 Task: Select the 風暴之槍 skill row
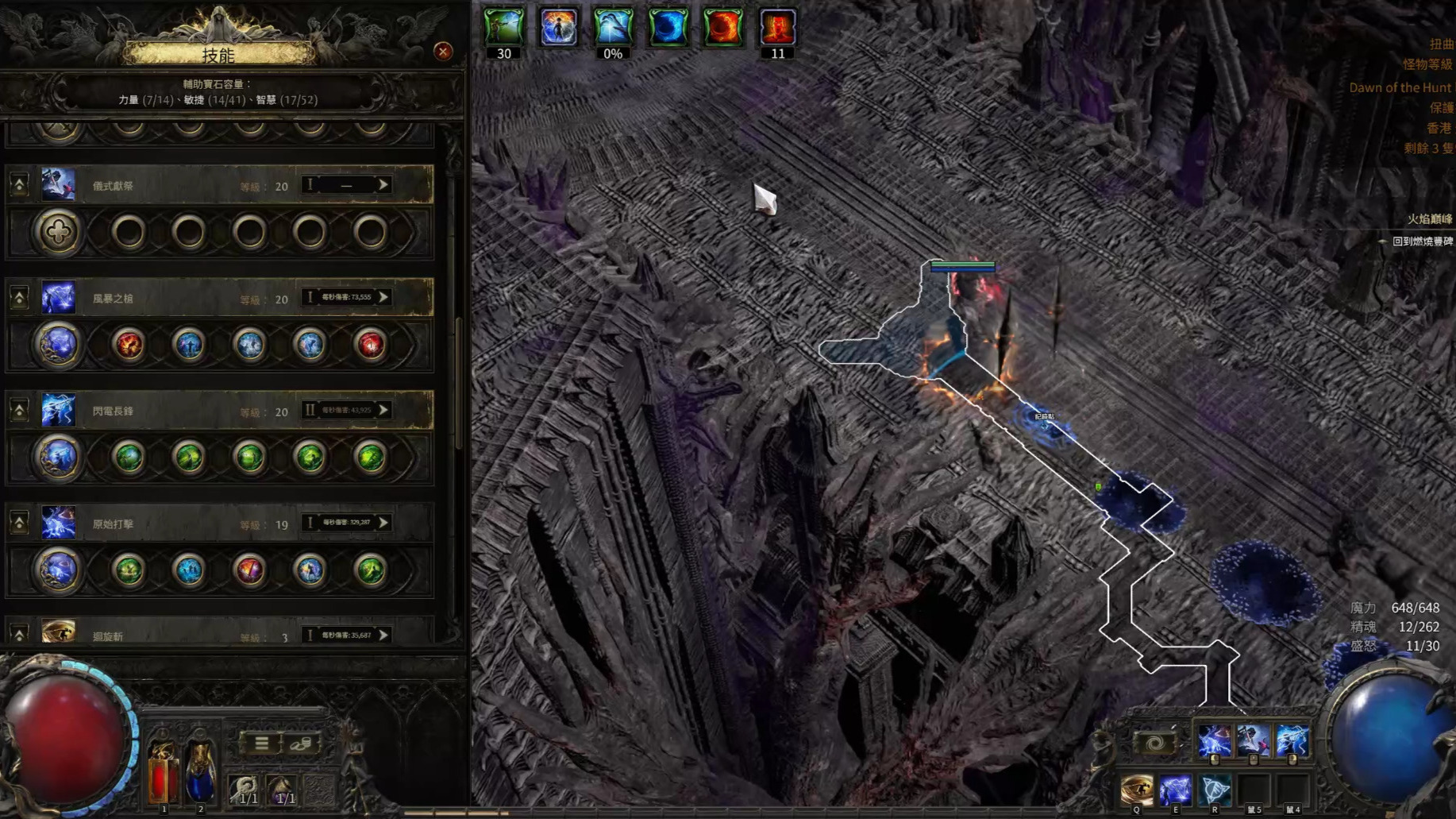[x=159, y=299]
